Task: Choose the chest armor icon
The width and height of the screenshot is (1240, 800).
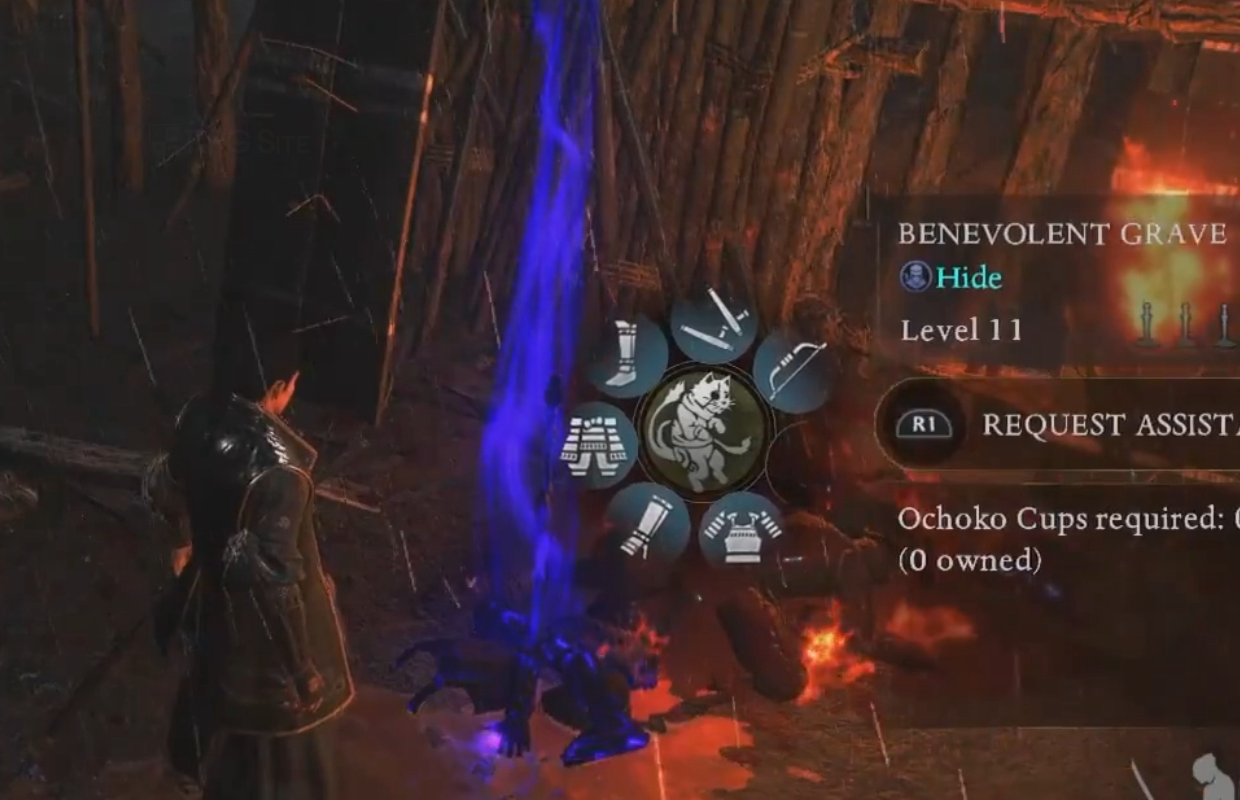Action: [741, 531]
